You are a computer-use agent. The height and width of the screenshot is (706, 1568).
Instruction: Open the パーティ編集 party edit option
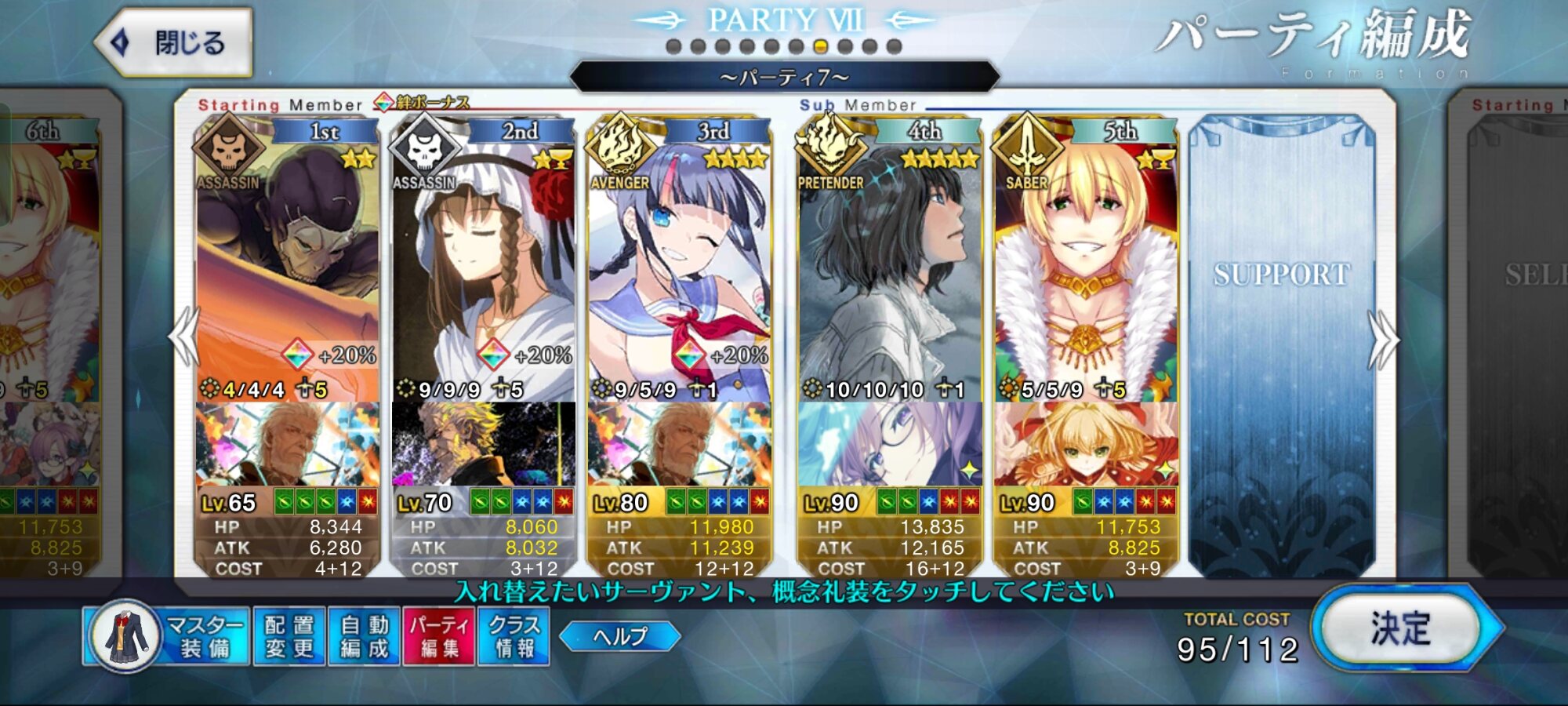point(439,636)
